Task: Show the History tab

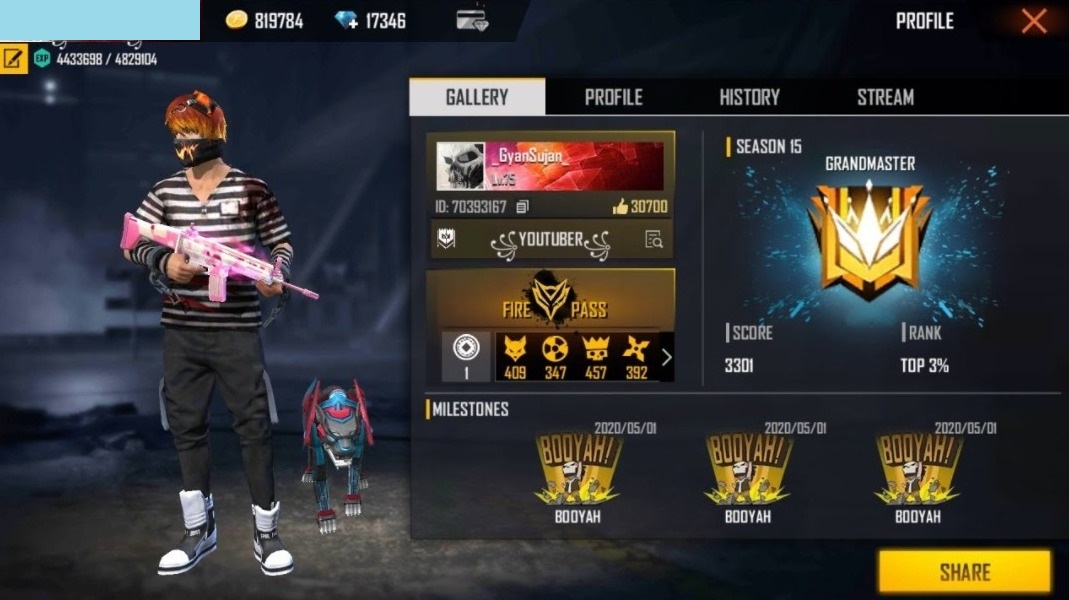Action: click(749, 97)
